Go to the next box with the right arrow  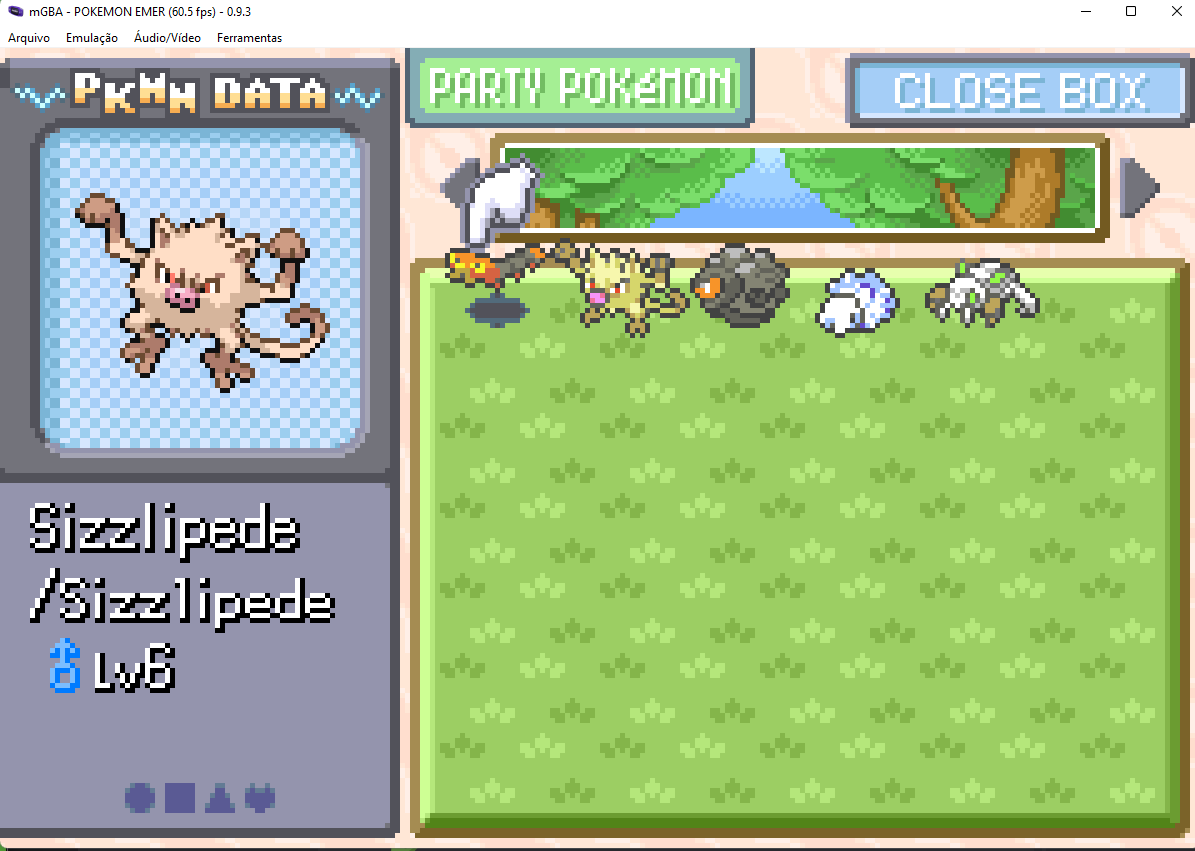coord(1137,187)
